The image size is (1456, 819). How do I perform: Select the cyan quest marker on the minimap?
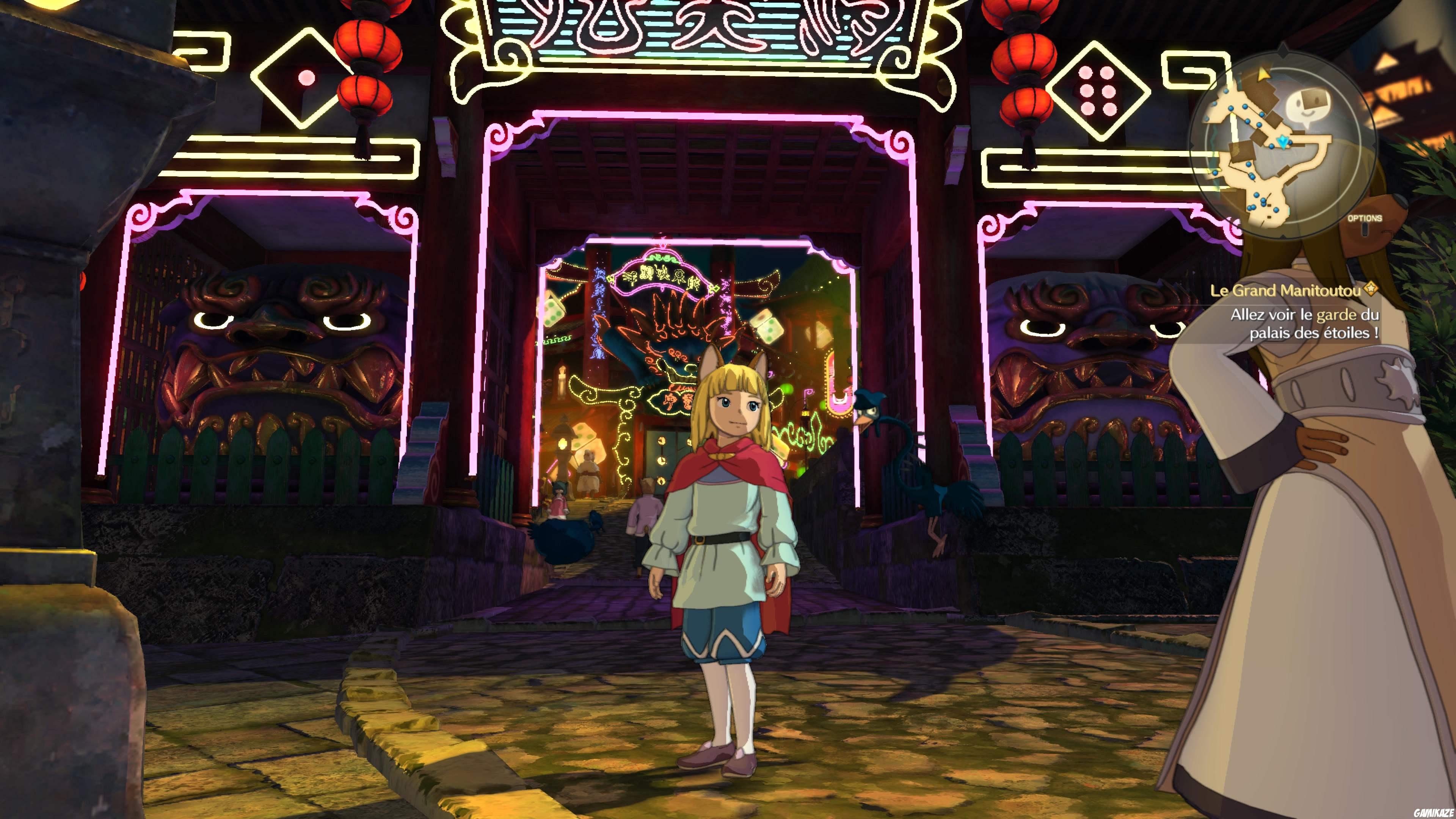coord(1283,142)
